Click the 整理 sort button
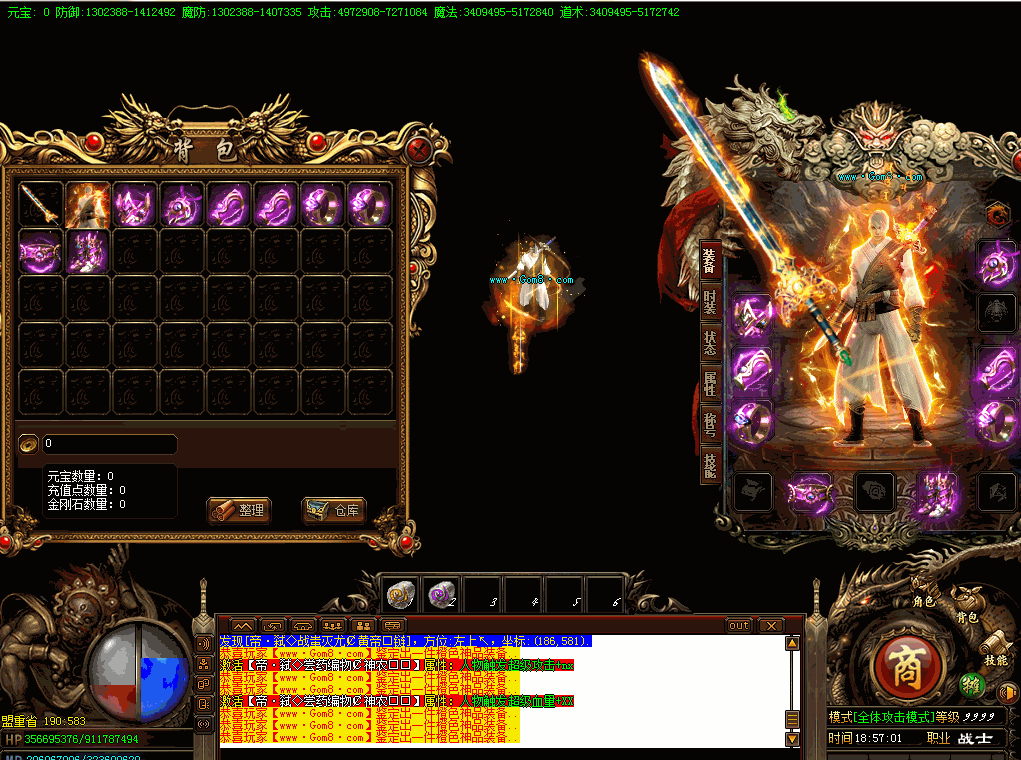The width and height of the screenshot is (1021, 760). (x=239, y=510)
